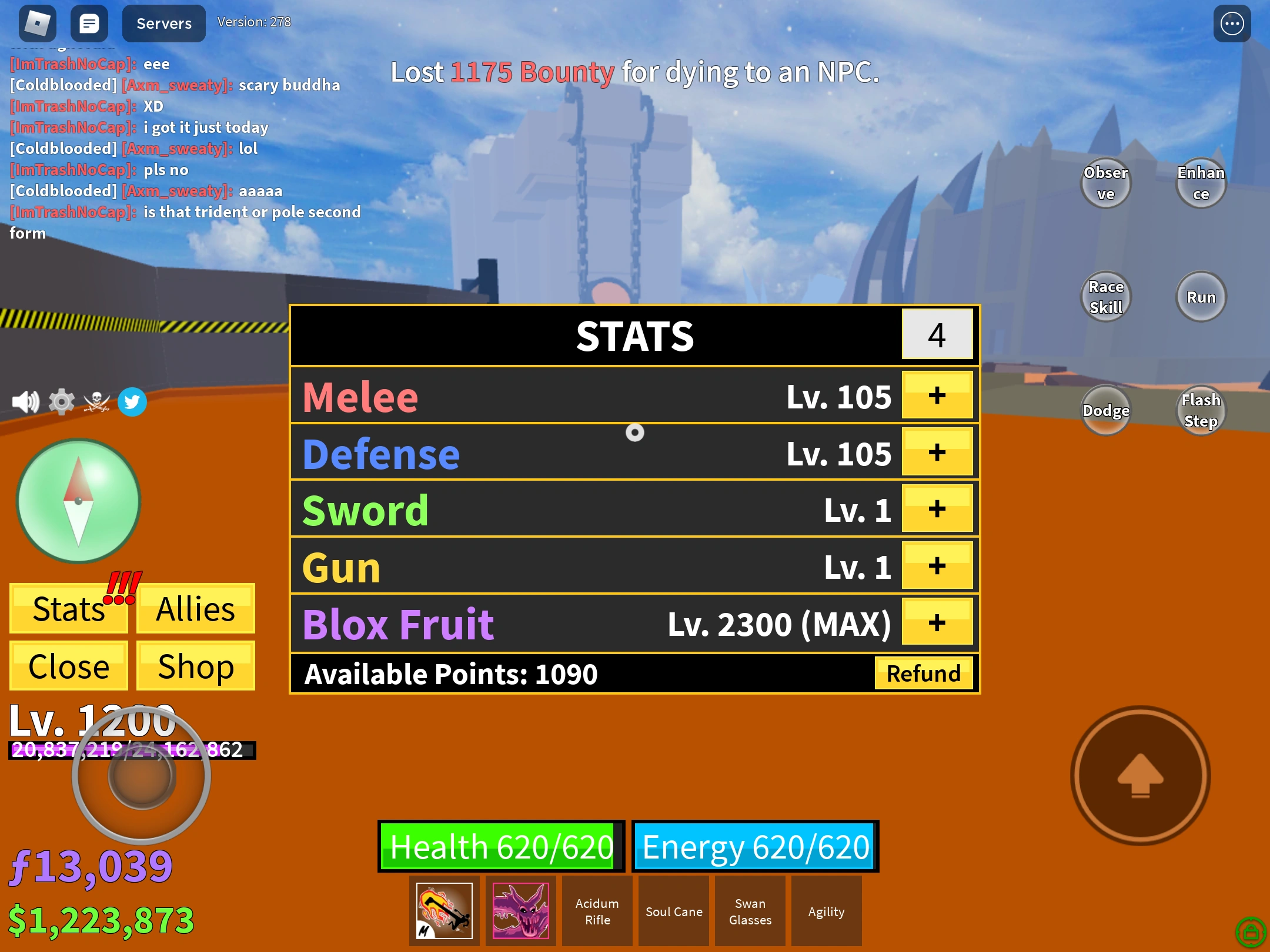Select the dragon fruit hotbar icon
The width and height of the screenshot is (1270, 952).
(x=520, y=910)
